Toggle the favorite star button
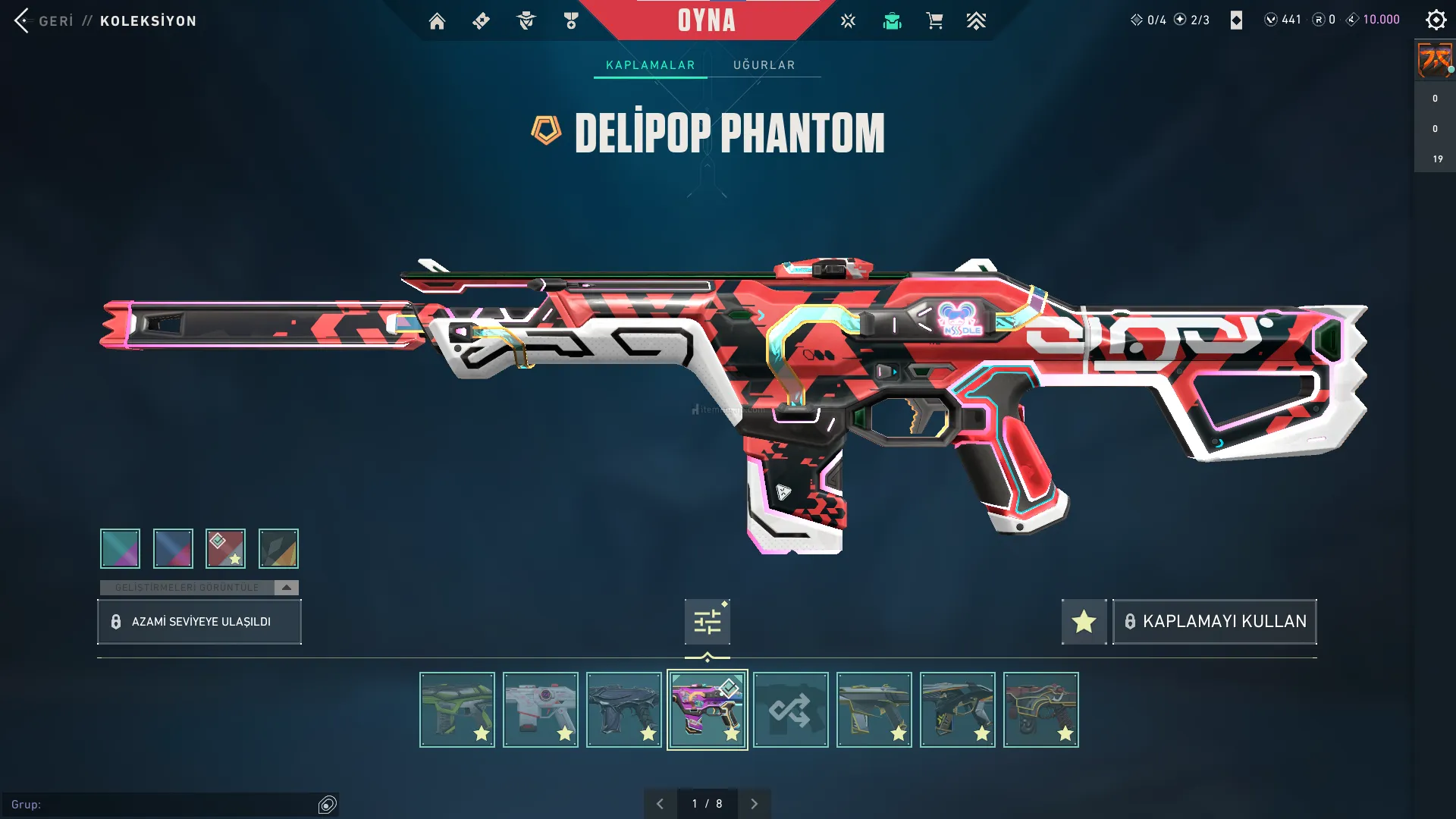 tap(1084, 622)
